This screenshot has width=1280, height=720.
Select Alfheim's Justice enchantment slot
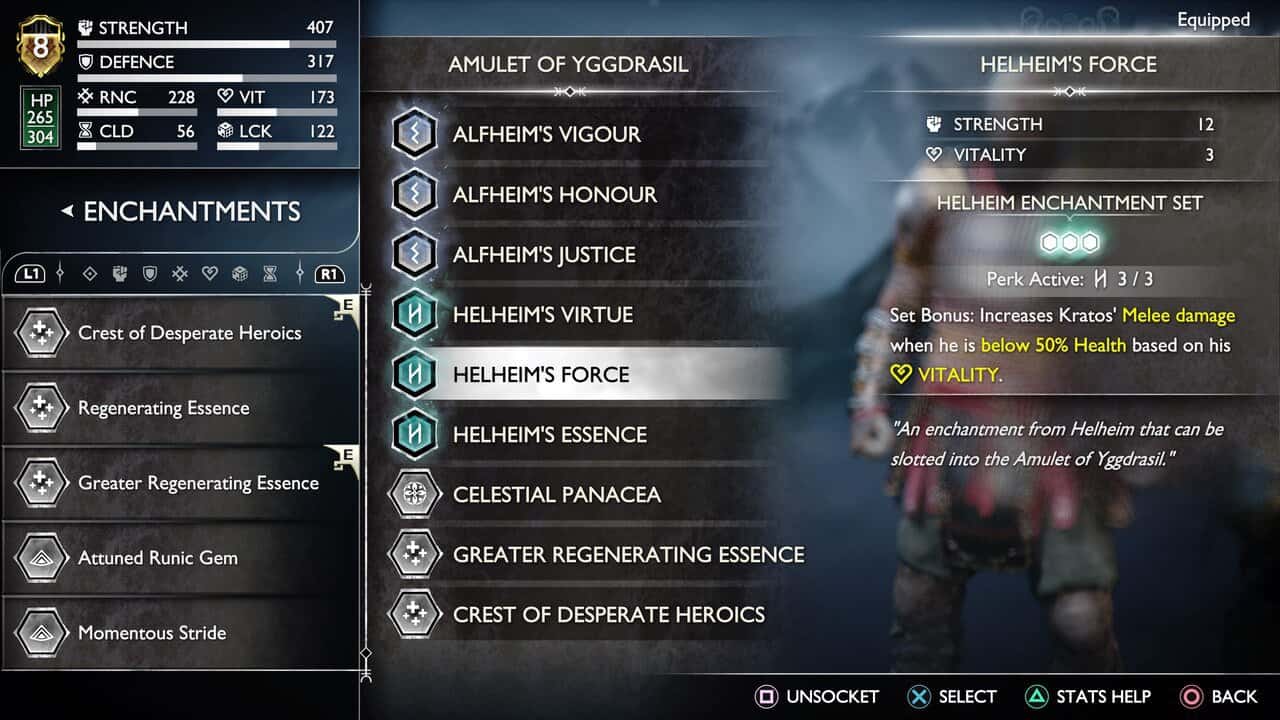544,255
